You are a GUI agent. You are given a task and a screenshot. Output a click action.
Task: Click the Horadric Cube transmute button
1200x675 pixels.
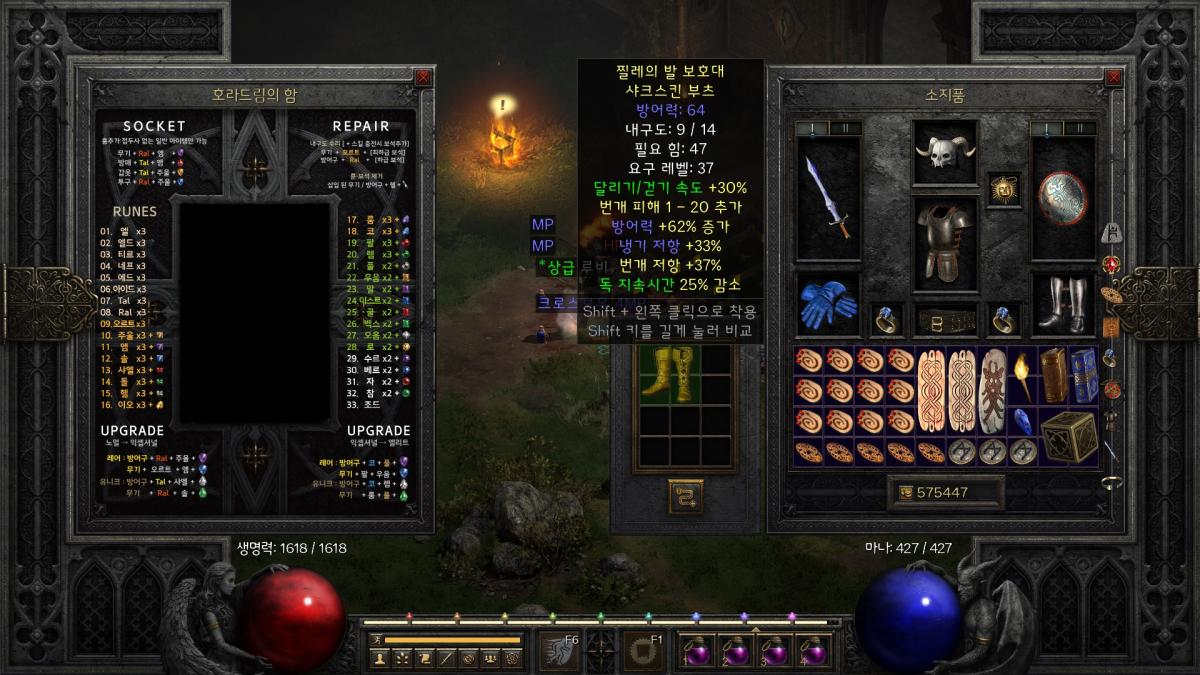coord(685,496)
